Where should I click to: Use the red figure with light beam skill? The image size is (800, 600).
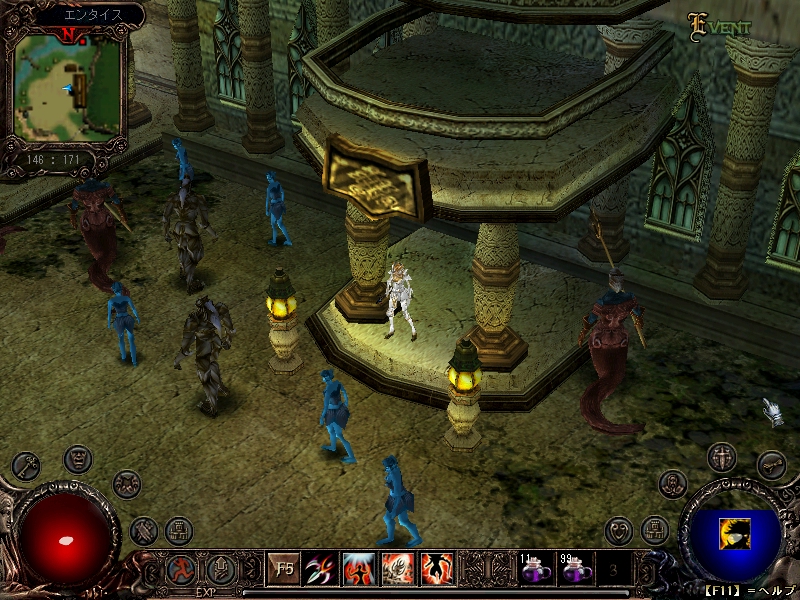pos(359,570)
